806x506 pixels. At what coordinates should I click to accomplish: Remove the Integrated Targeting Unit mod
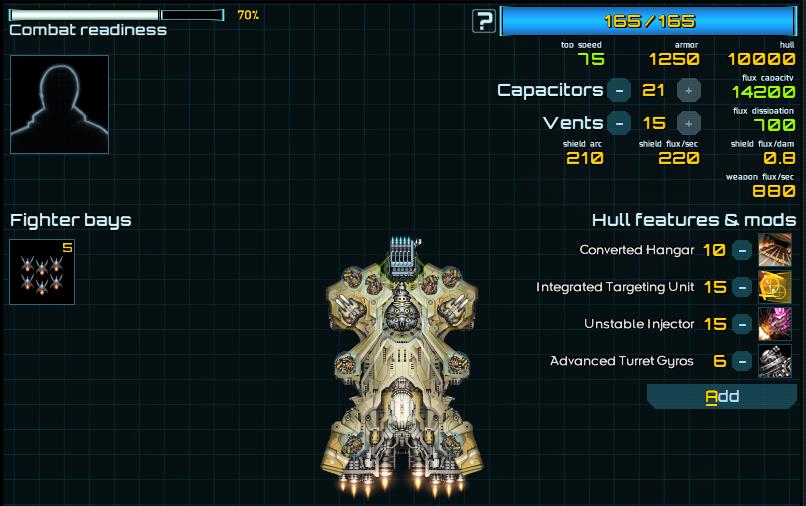click(742, 287)
